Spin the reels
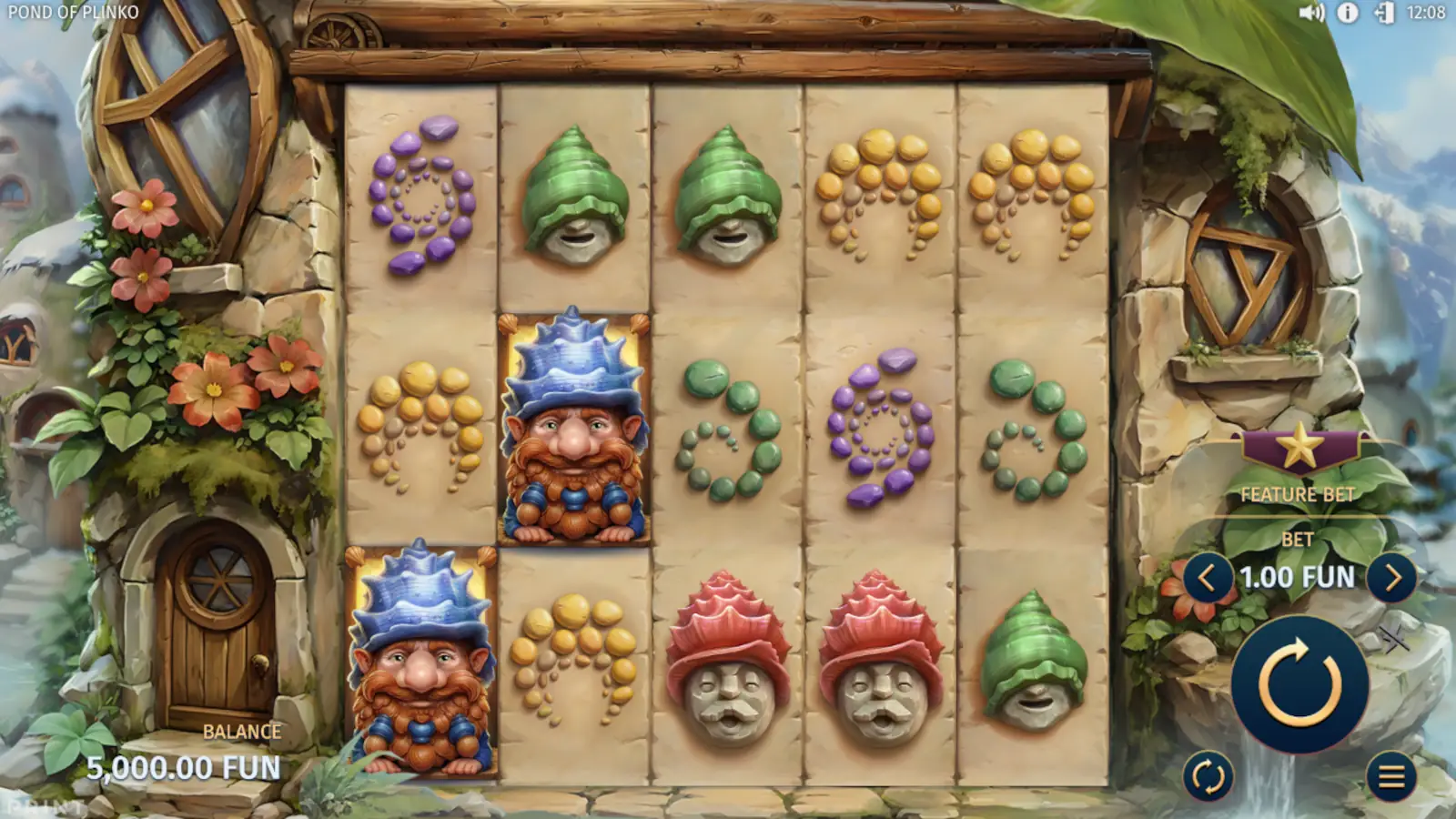 1300,684
